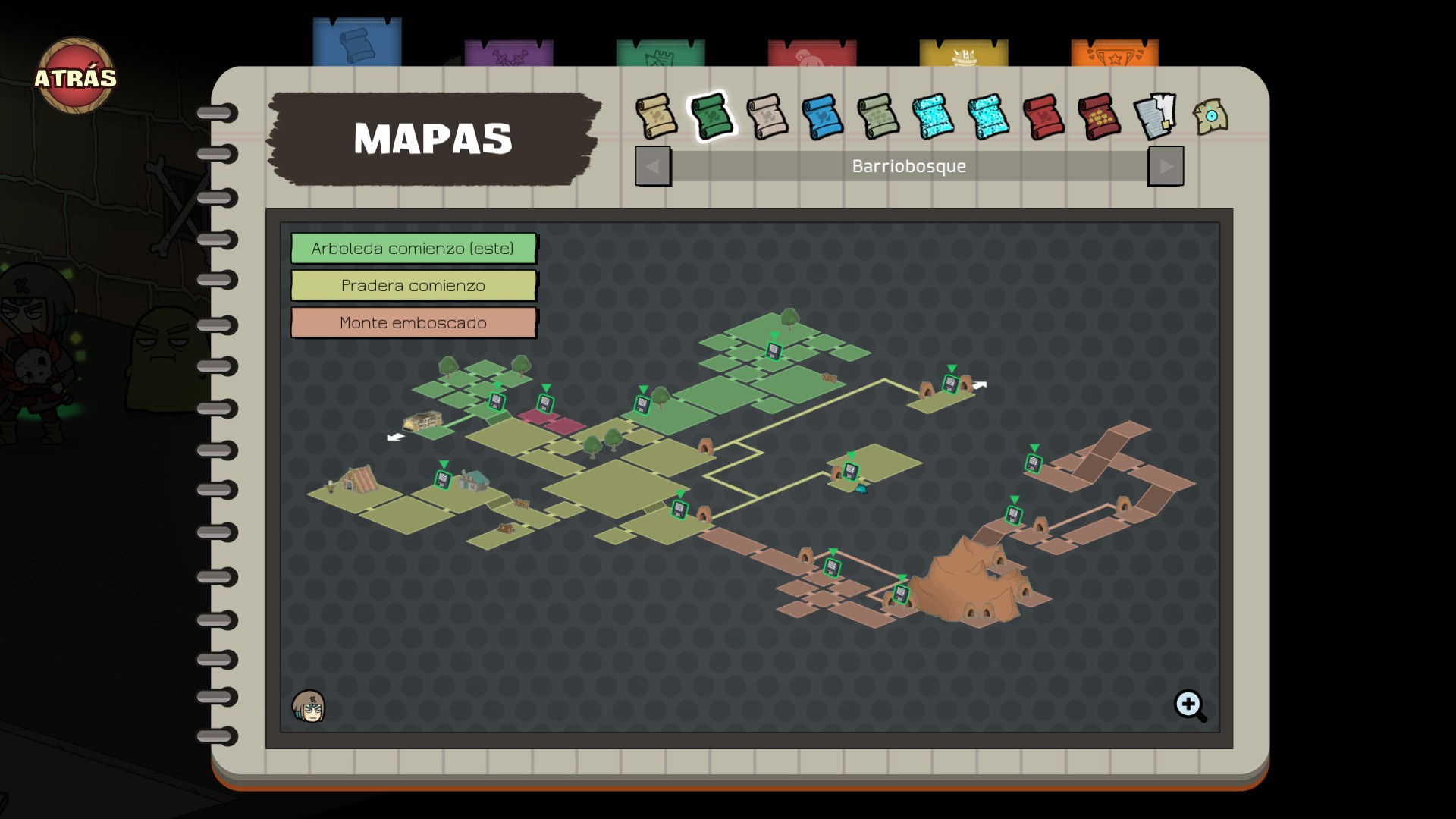Image resolution: width=1456 pixels, height=819 pixels.
Task: Go back with the ATRÁS button
Action: 75,77
